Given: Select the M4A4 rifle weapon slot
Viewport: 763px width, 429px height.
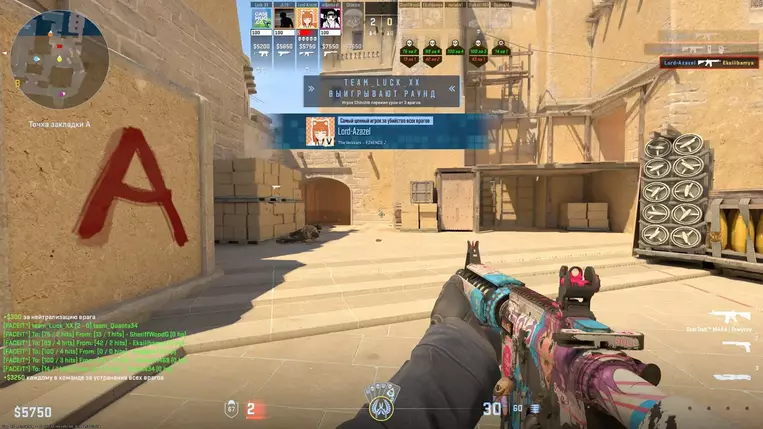Looking at the screenshot, I should pyautogui.click(x=730, y=315).
